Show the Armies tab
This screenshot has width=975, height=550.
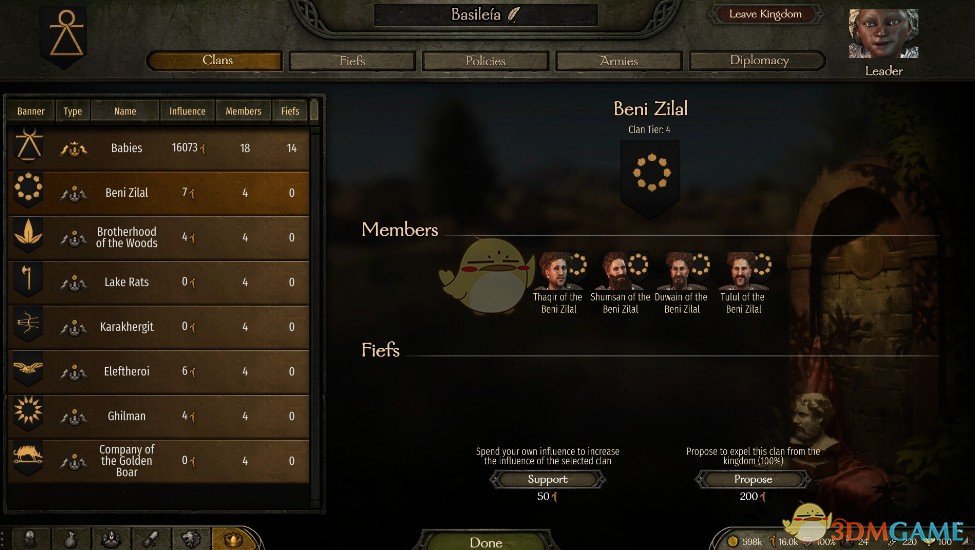pos(619,61)
